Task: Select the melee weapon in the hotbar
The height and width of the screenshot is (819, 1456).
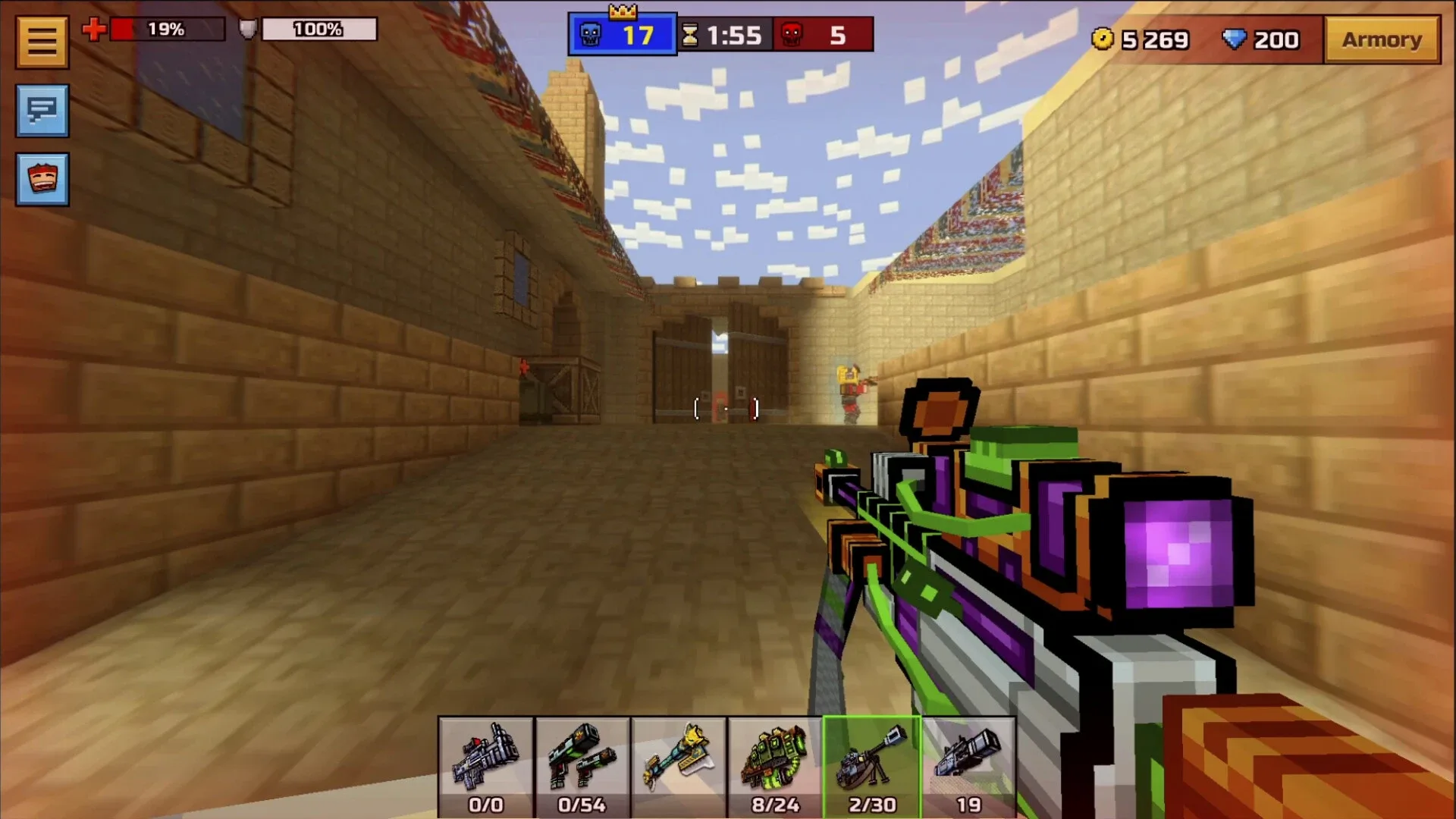Action: click(679, 758)
